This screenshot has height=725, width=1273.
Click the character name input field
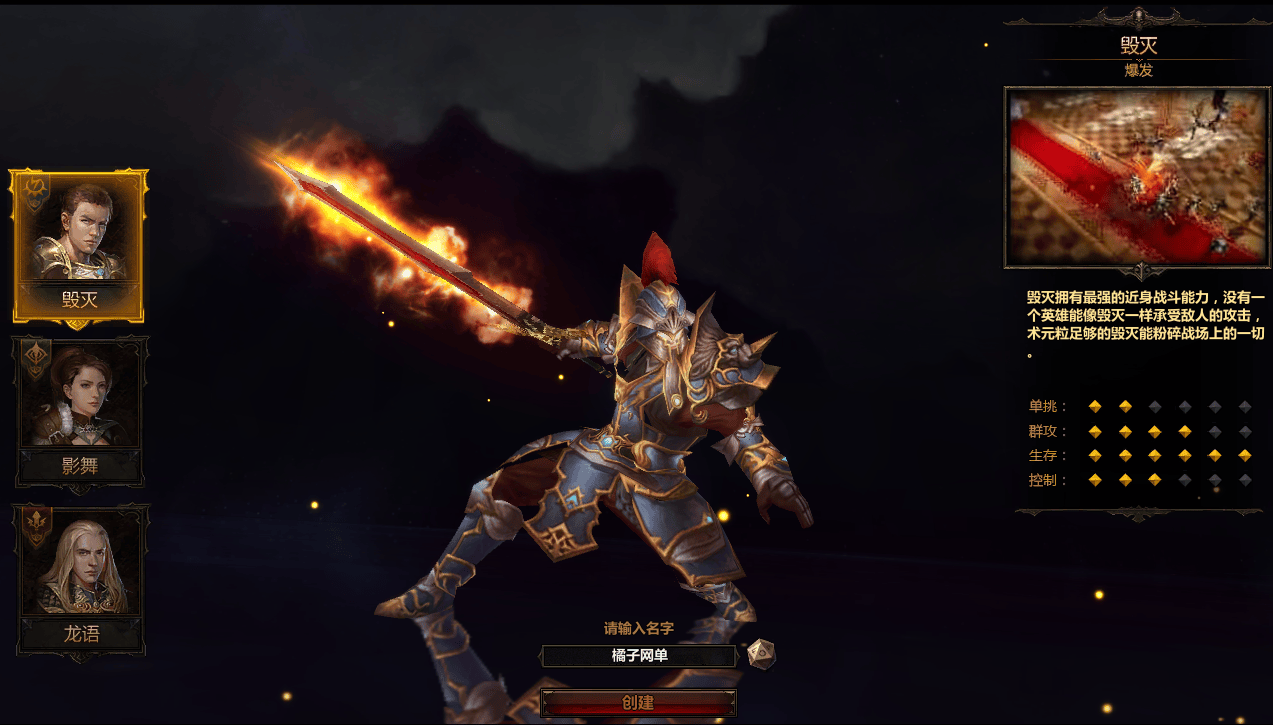(x=639, y=656)
